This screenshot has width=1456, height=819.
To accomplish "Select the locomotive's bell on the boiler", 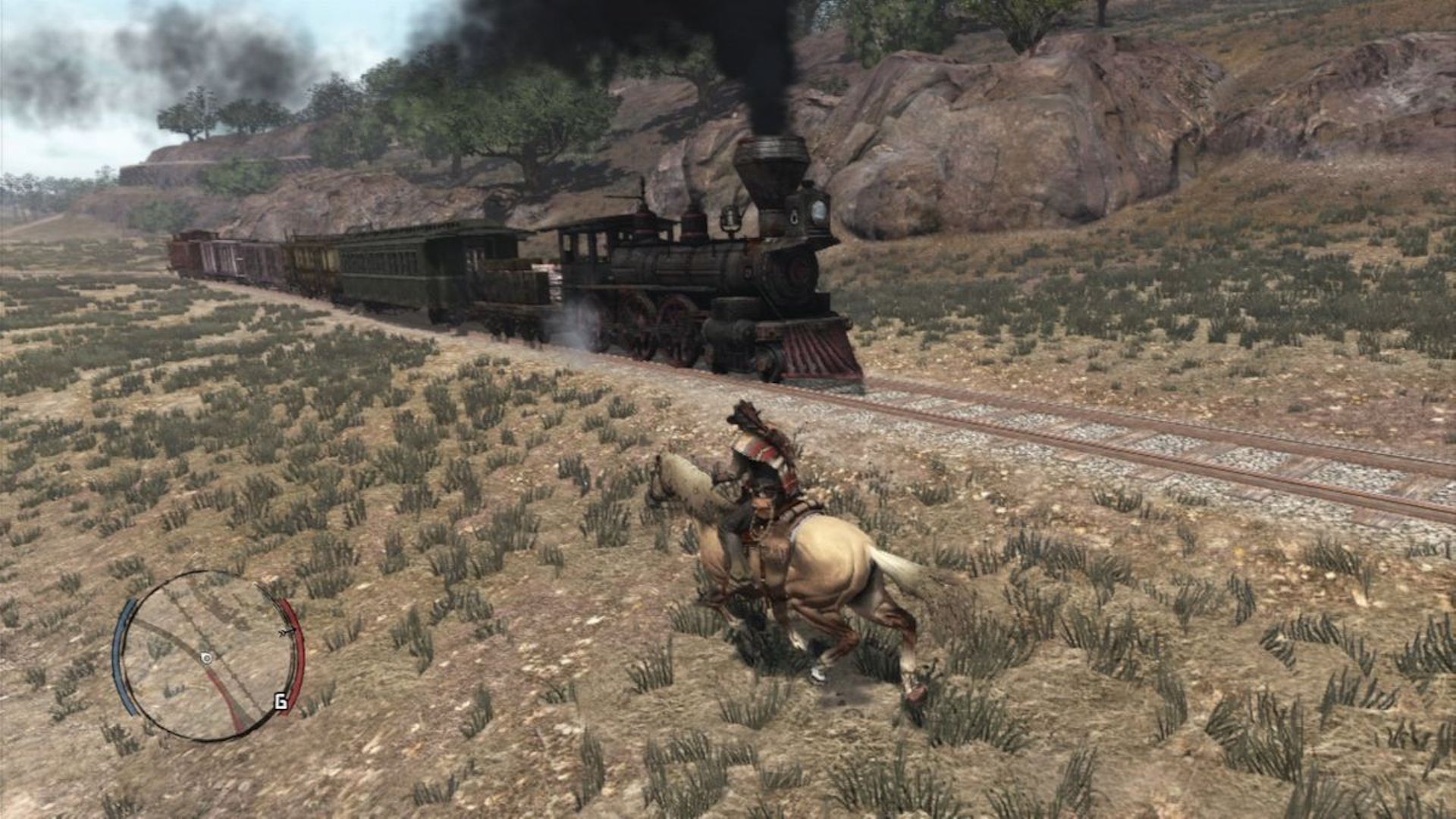I will [x=730, y=220].
